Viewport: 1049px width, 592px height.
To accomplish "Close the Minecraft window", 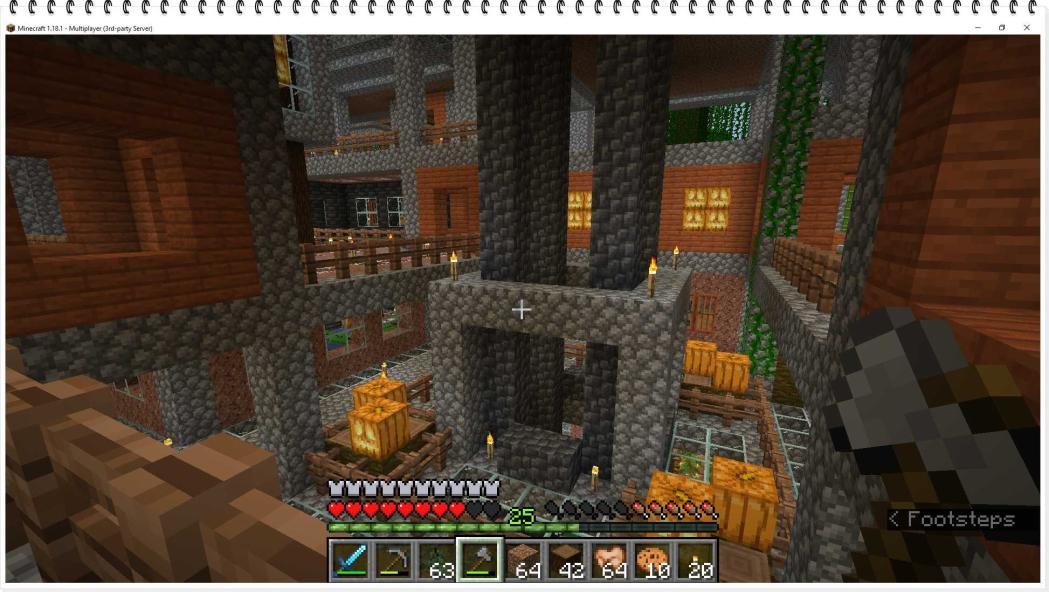I will [1027, 28].
